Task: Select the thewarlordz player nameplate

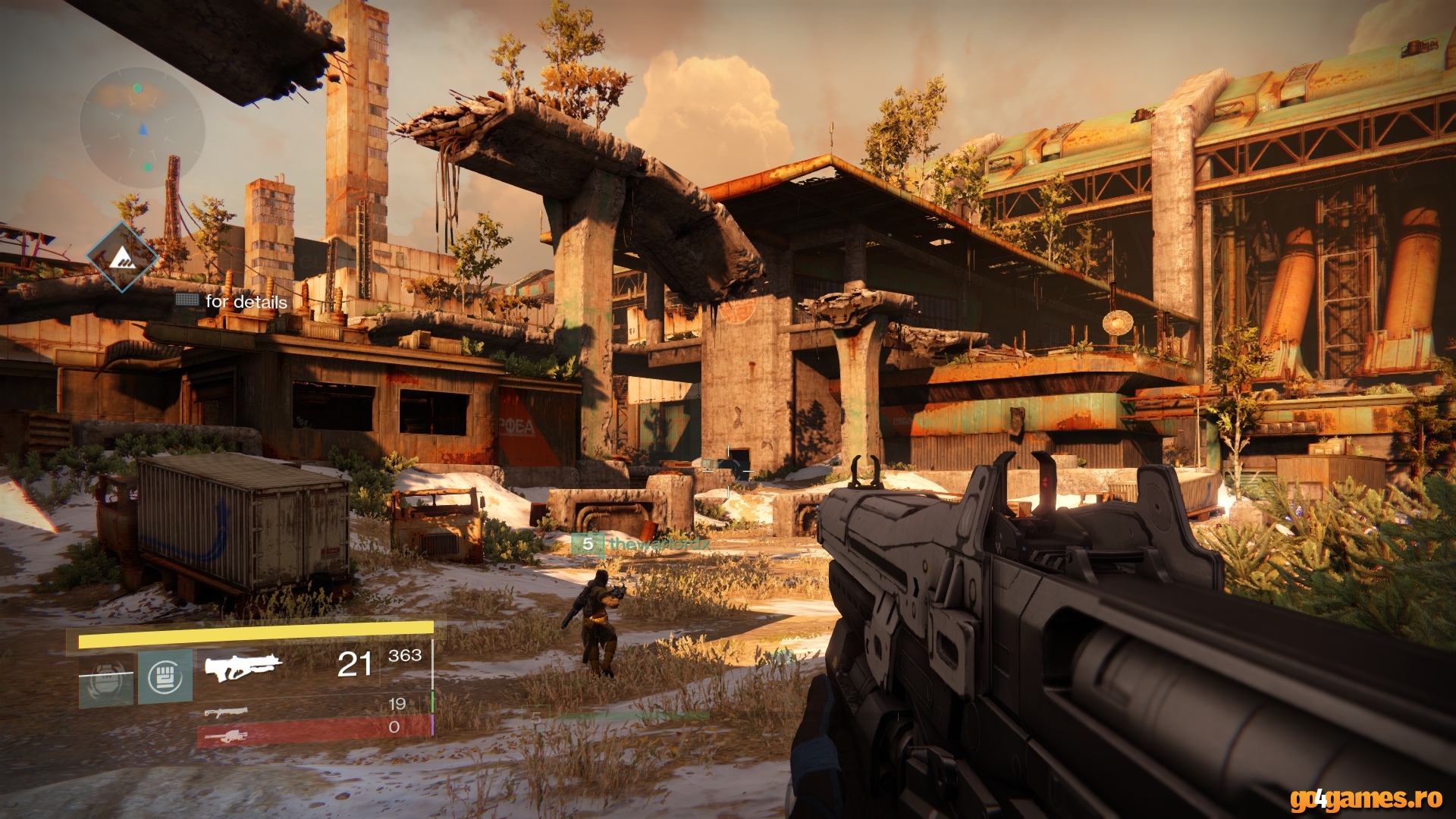Action: pos(642,544)
